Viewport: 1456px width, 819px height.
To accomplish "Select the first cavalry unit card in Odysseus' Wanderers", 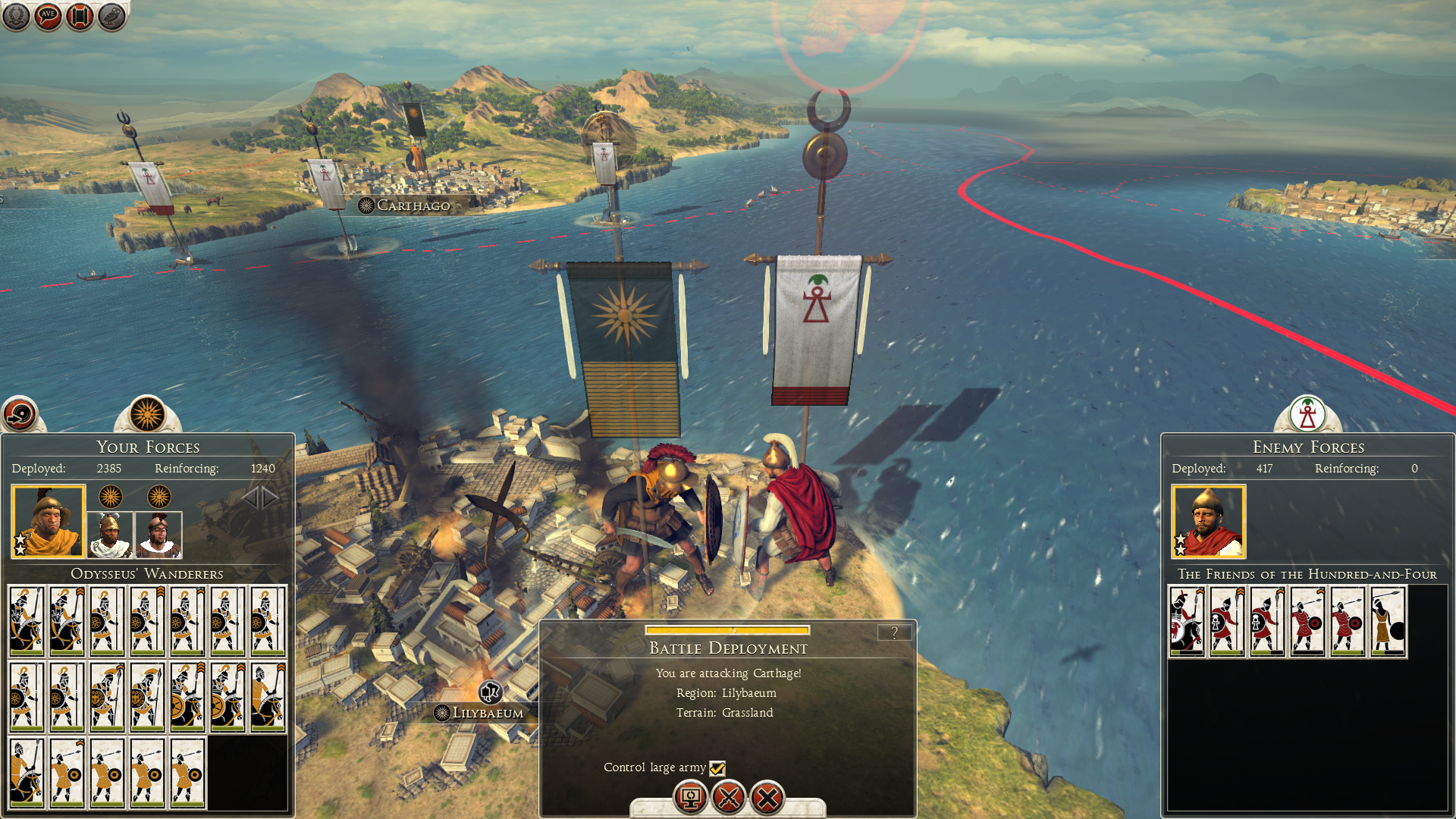I will point(27,621).
